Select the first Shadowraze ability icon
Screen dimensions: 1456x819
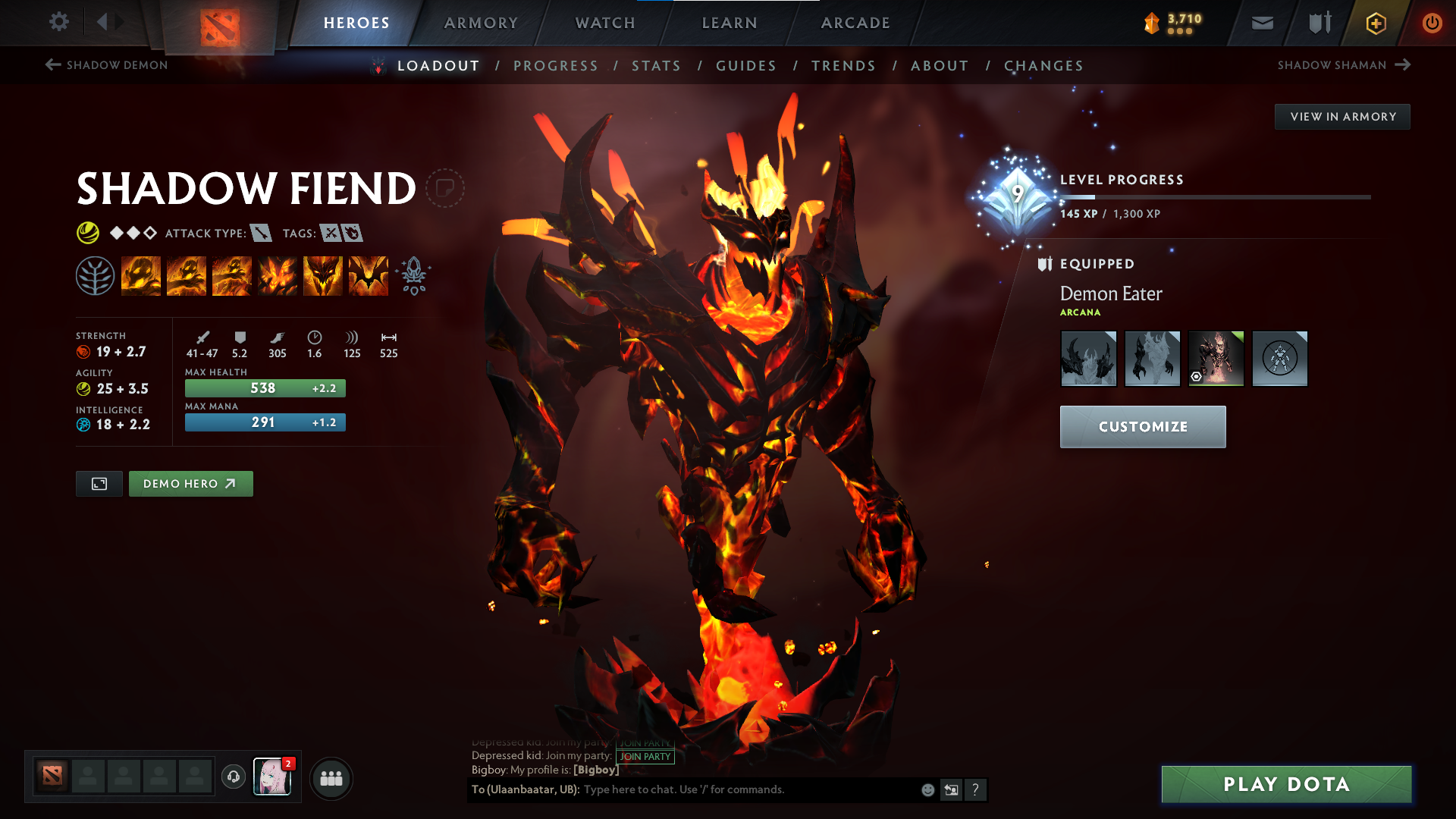[141, 275]
